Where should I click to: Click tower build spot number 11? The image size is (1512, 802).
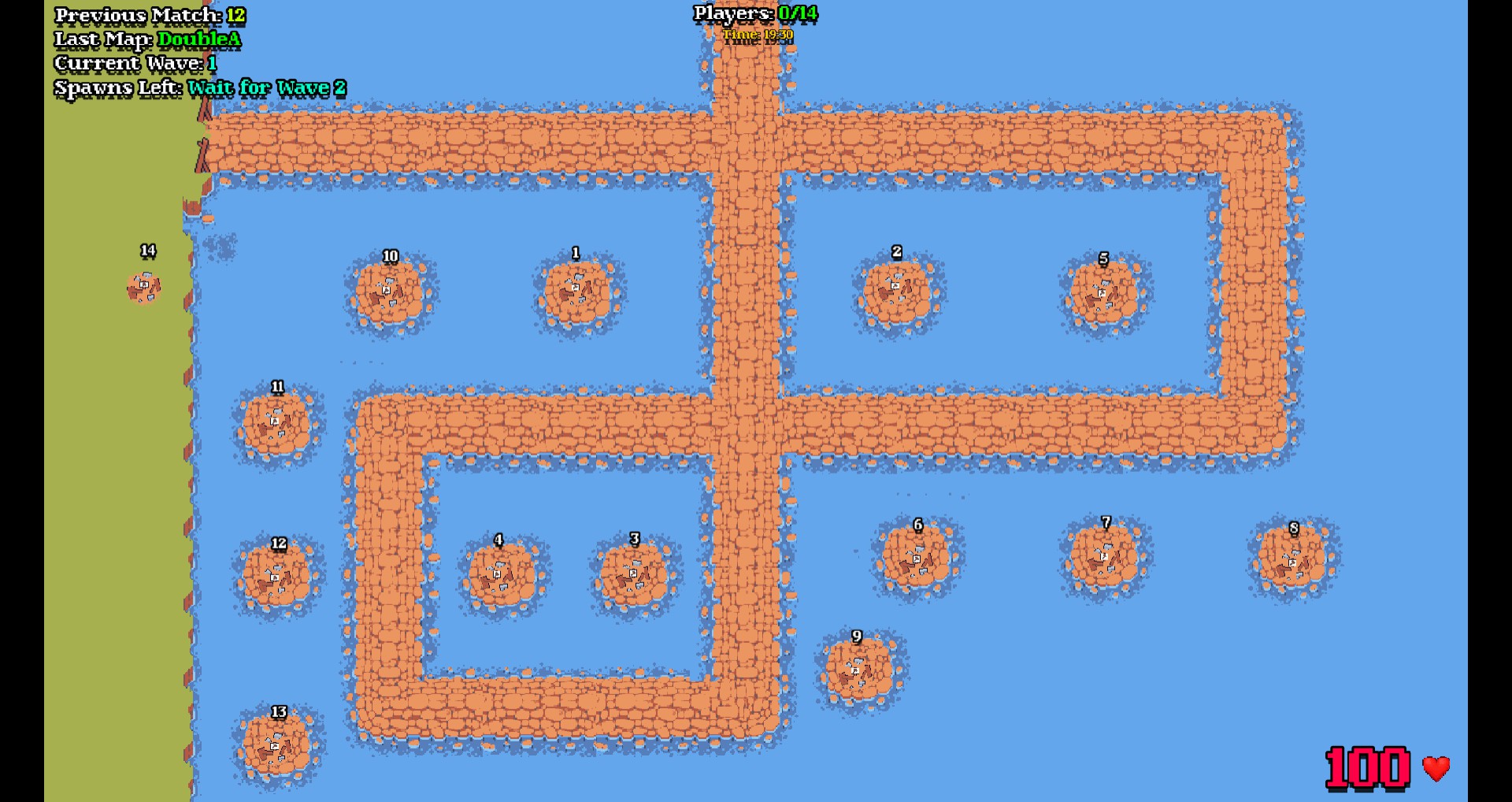(x=277, y=424)
